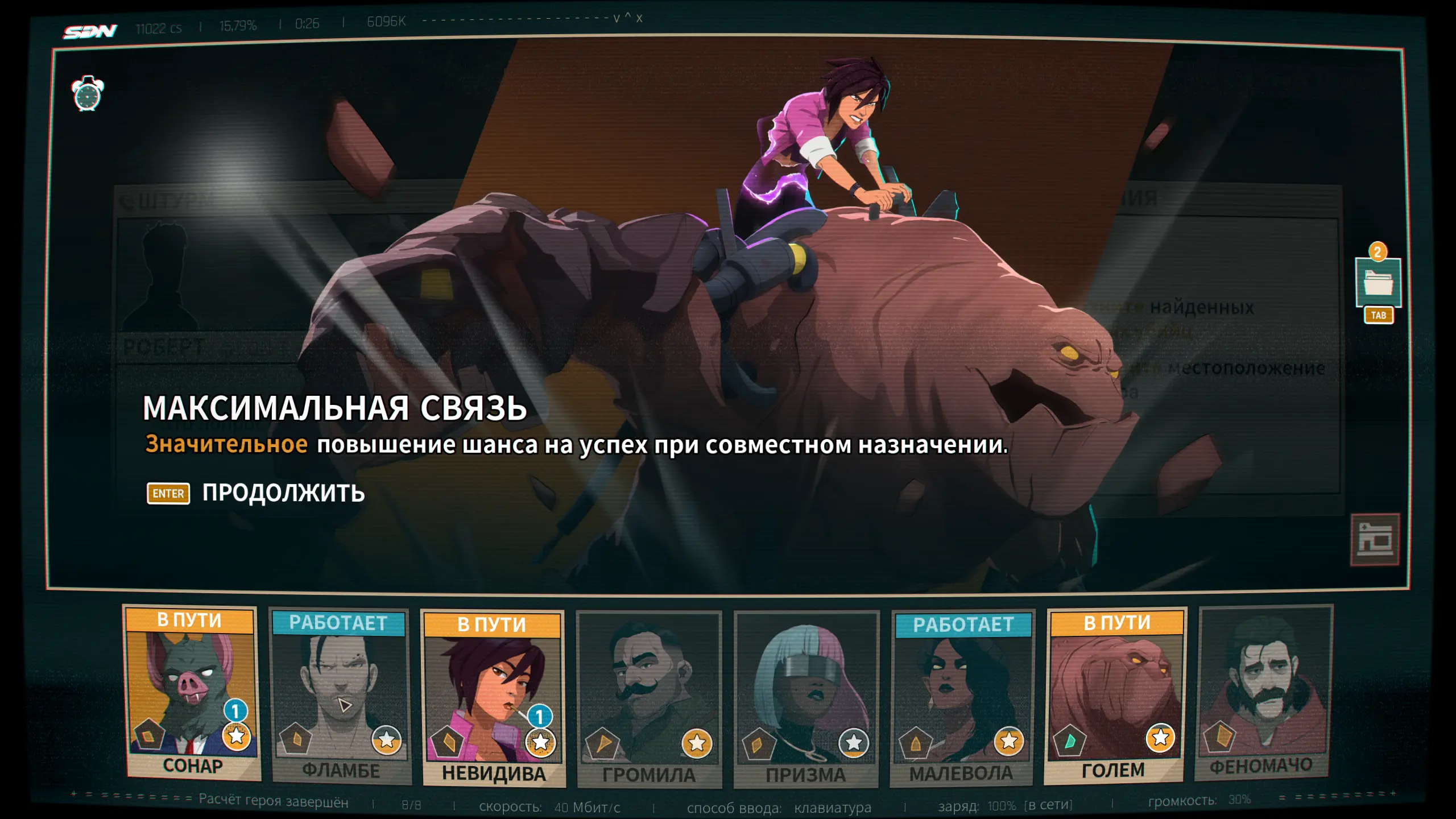Choose the Призма hero card
Viewport: 1456px width, 819px height.
coord(806,700)
